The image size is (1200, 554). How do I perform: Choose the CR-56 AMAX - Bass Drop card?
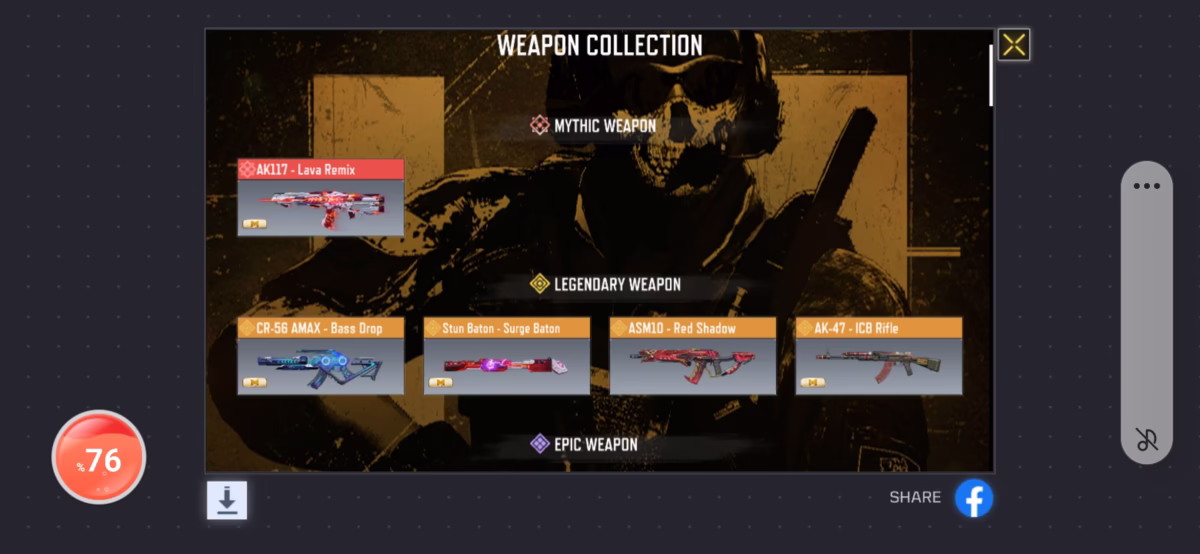click(320, 356)
